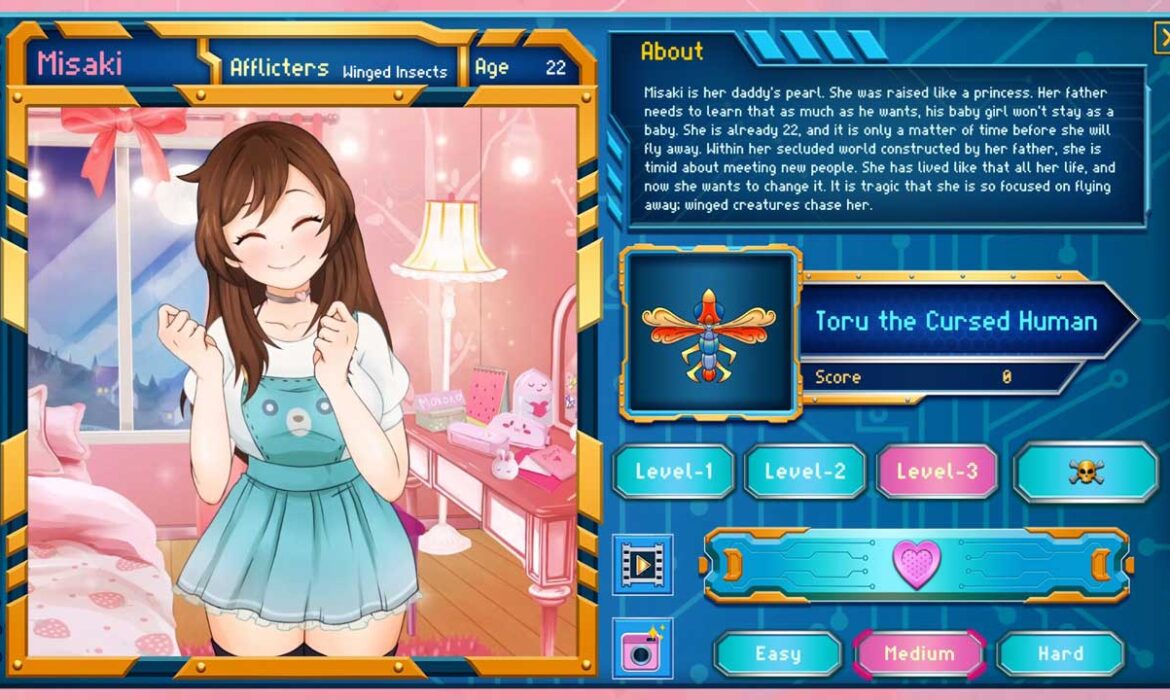Open the film reel video icon
This screenshot has width=1170, height=700.
[x=642, y=565]
